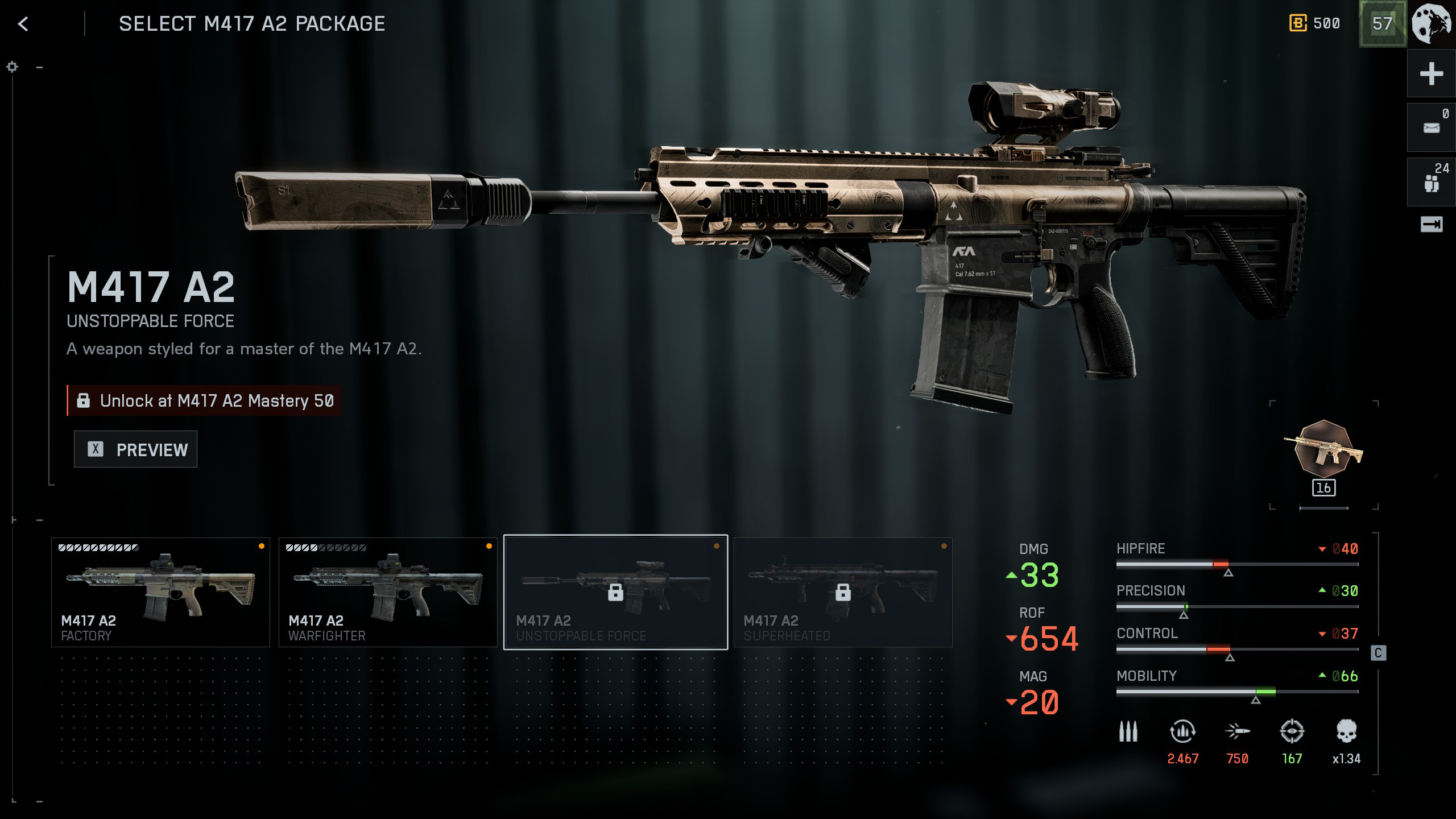Go back using the arrow button
Image resolution: width=1456 pixels, height=819 pixels.
[x=23, y=24]
